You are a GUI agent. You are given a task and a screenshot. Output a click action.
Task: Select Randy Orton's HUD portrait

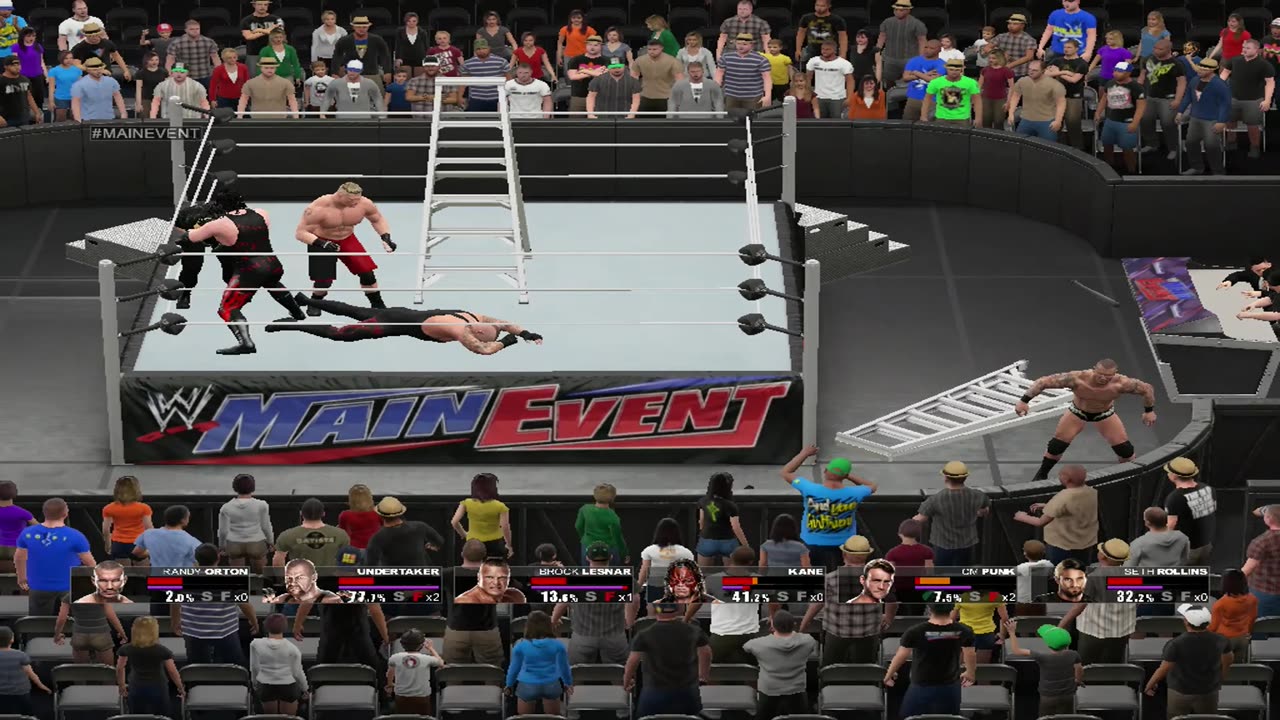[x=108, y=583]
